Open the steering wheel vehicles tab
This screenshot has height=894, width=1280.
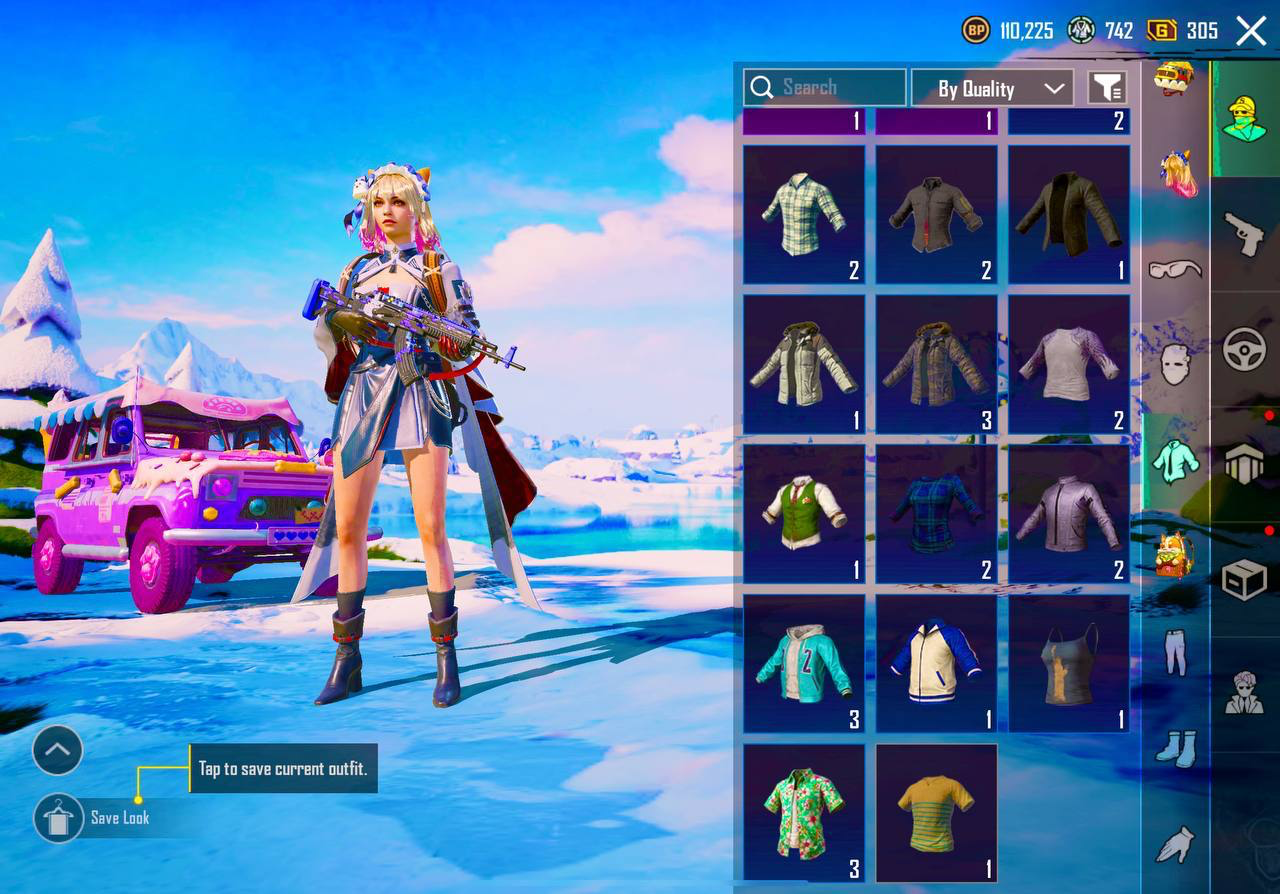coord(1244,350)
